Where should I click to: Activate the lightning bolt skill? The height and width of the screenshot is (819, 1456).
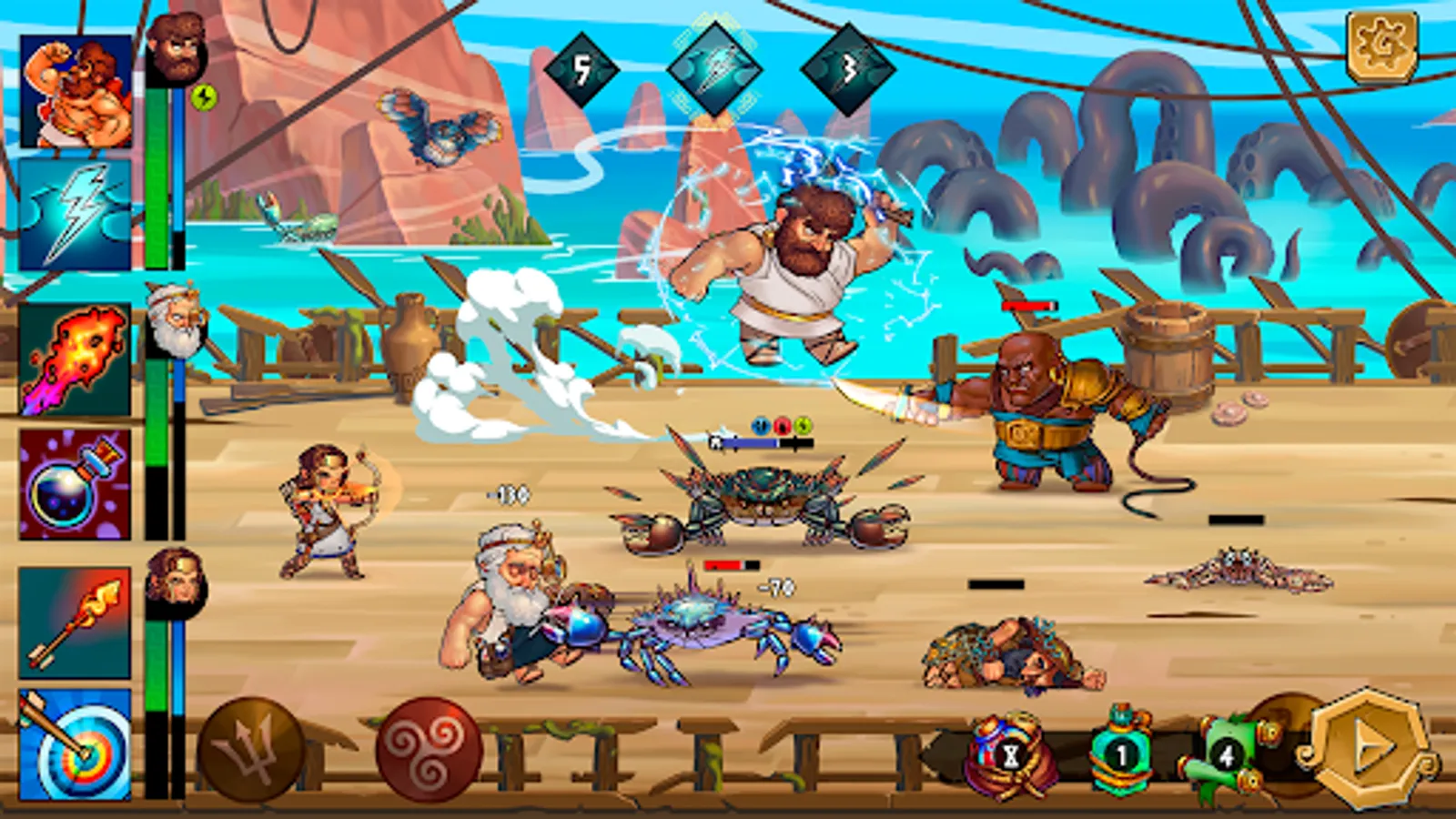[x=77, y=214]
